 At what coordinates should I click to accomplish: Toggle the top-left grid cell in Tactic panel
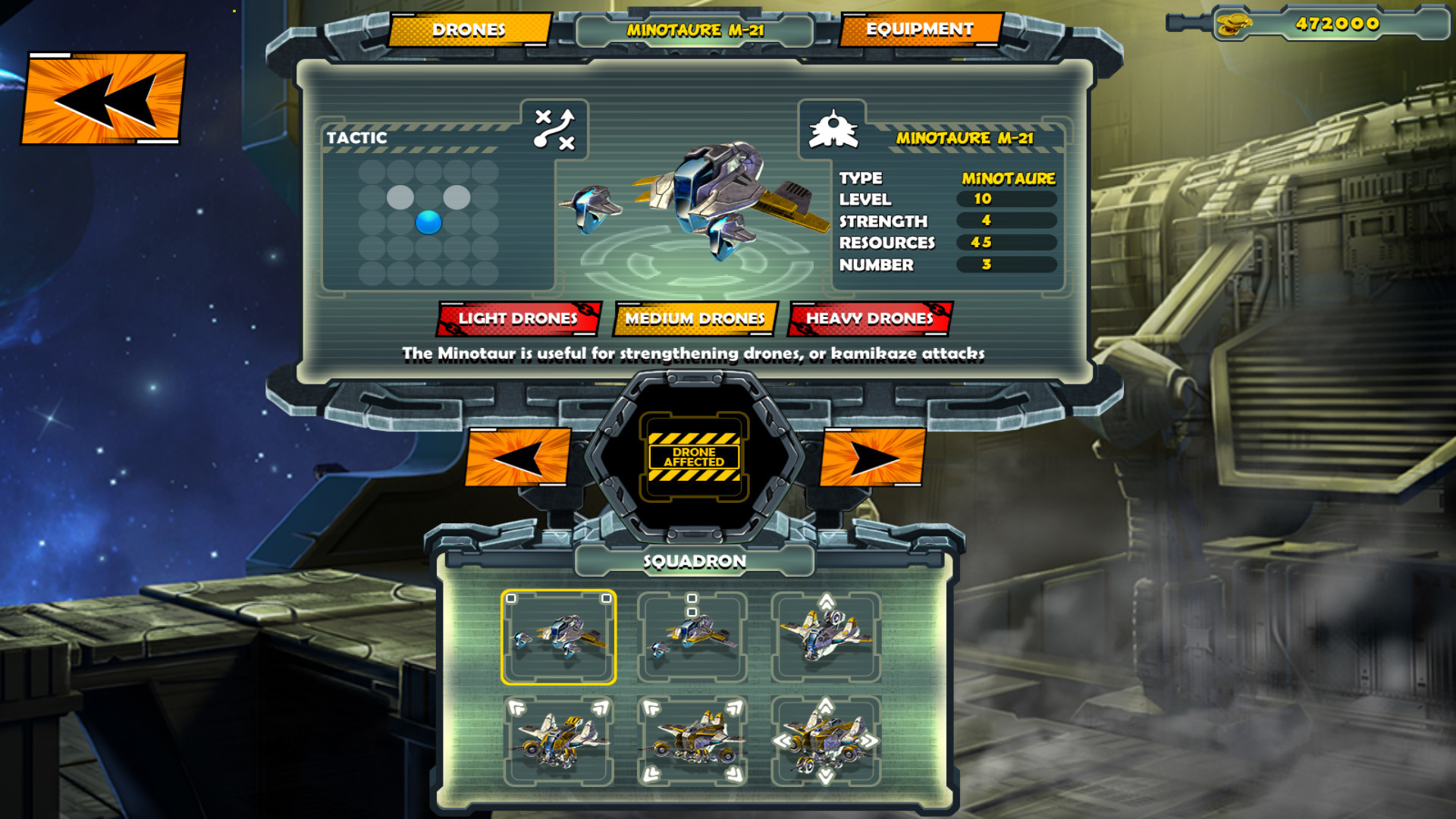point(372,173)
